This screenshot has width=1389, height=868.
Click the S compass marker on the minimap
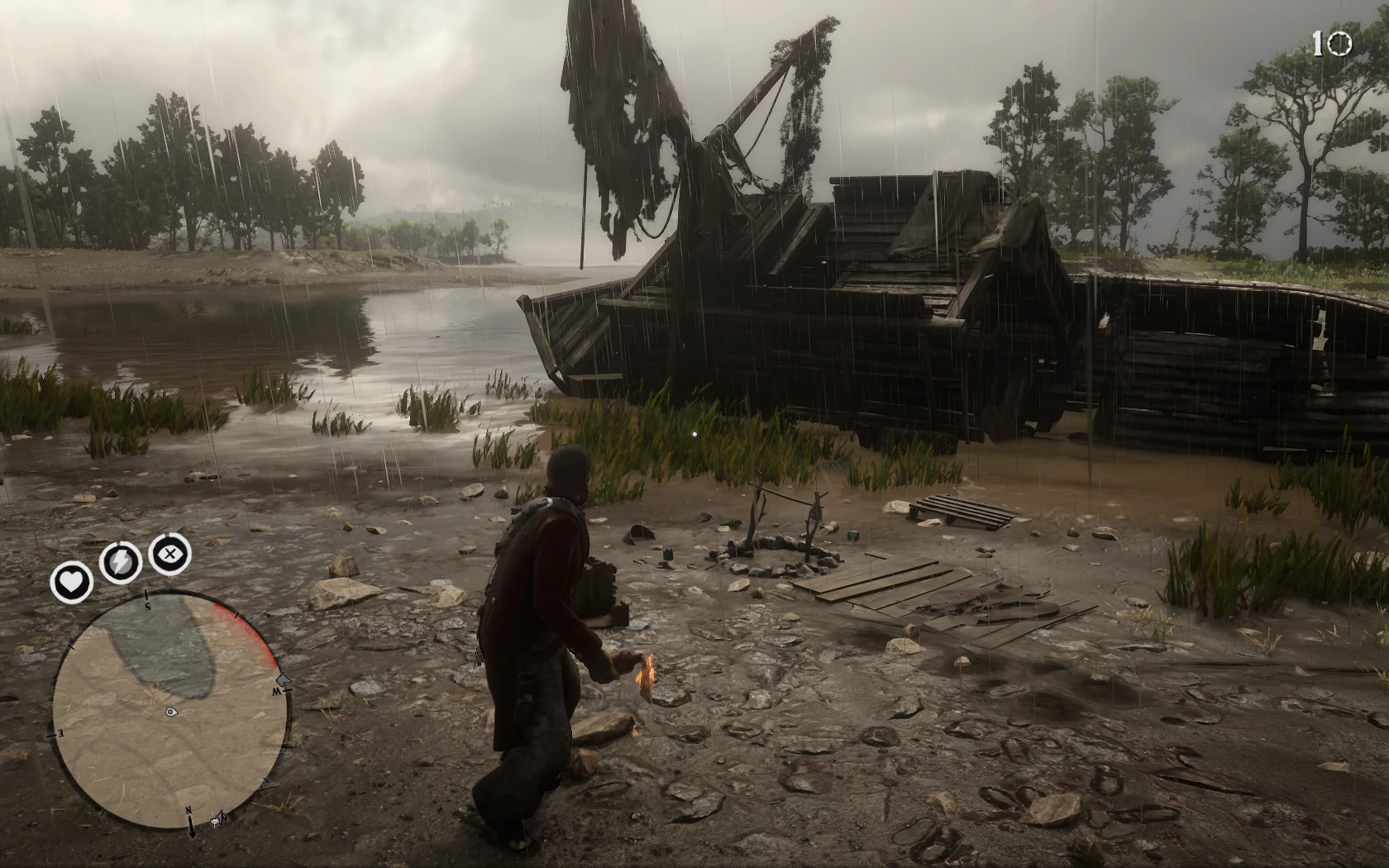coord(146,605)
